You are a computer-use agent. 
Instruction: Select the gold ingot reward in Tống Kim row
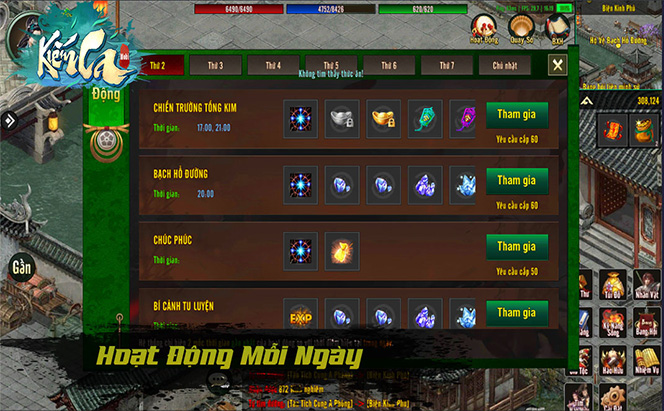pyautogui.click(x=383, y=116)
